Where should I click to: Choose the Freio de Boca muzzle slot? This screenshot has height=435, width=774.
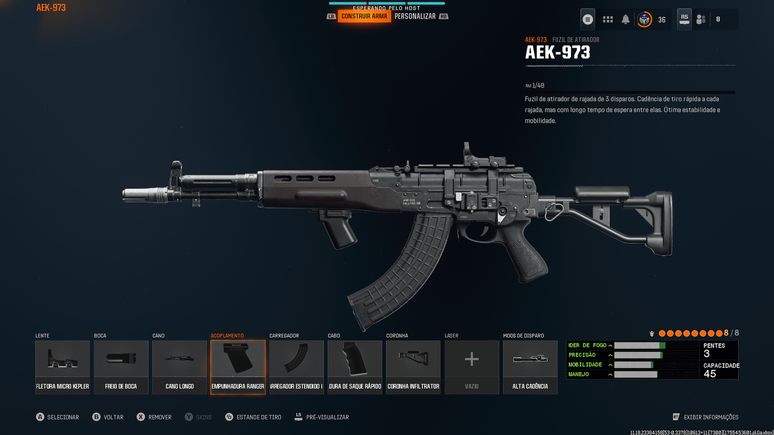(x=121, y=366)
